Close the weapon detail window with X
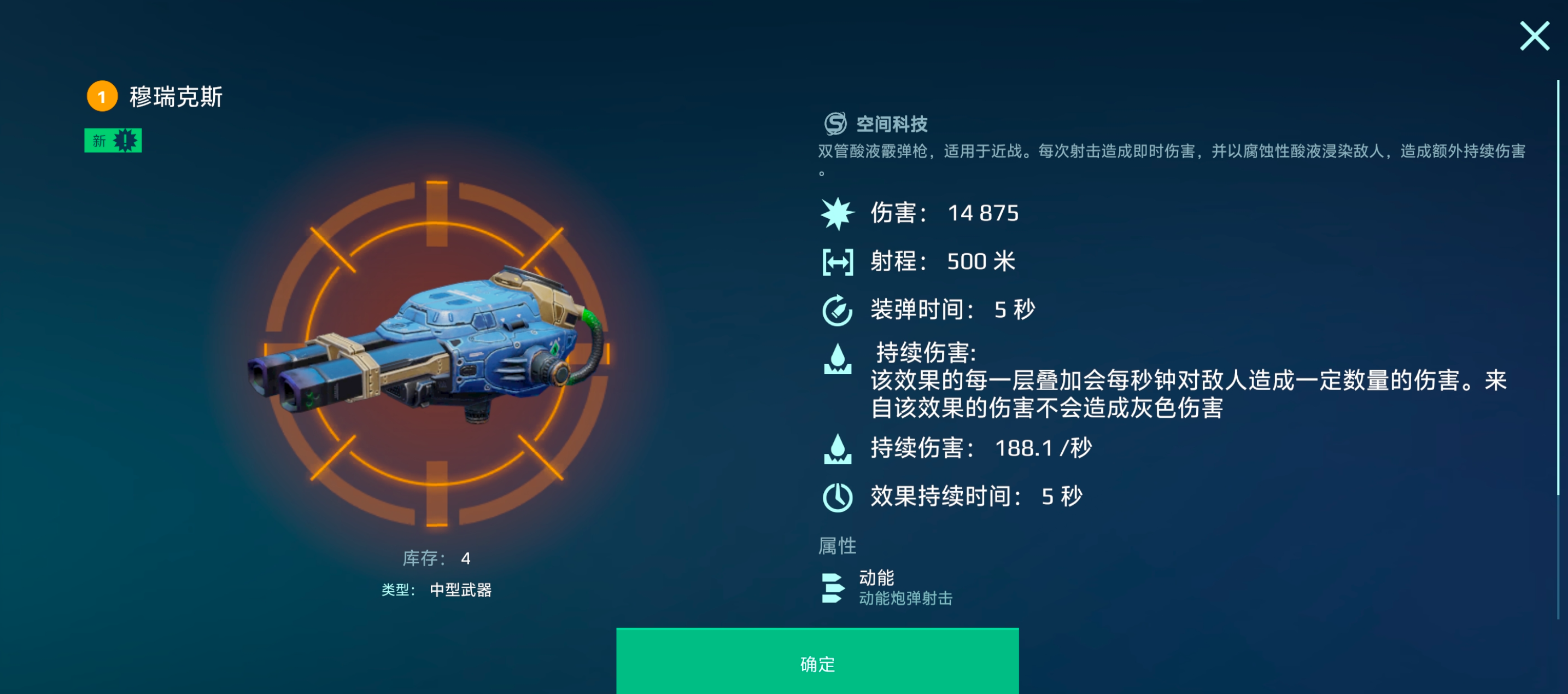 tap(1535, 37)
